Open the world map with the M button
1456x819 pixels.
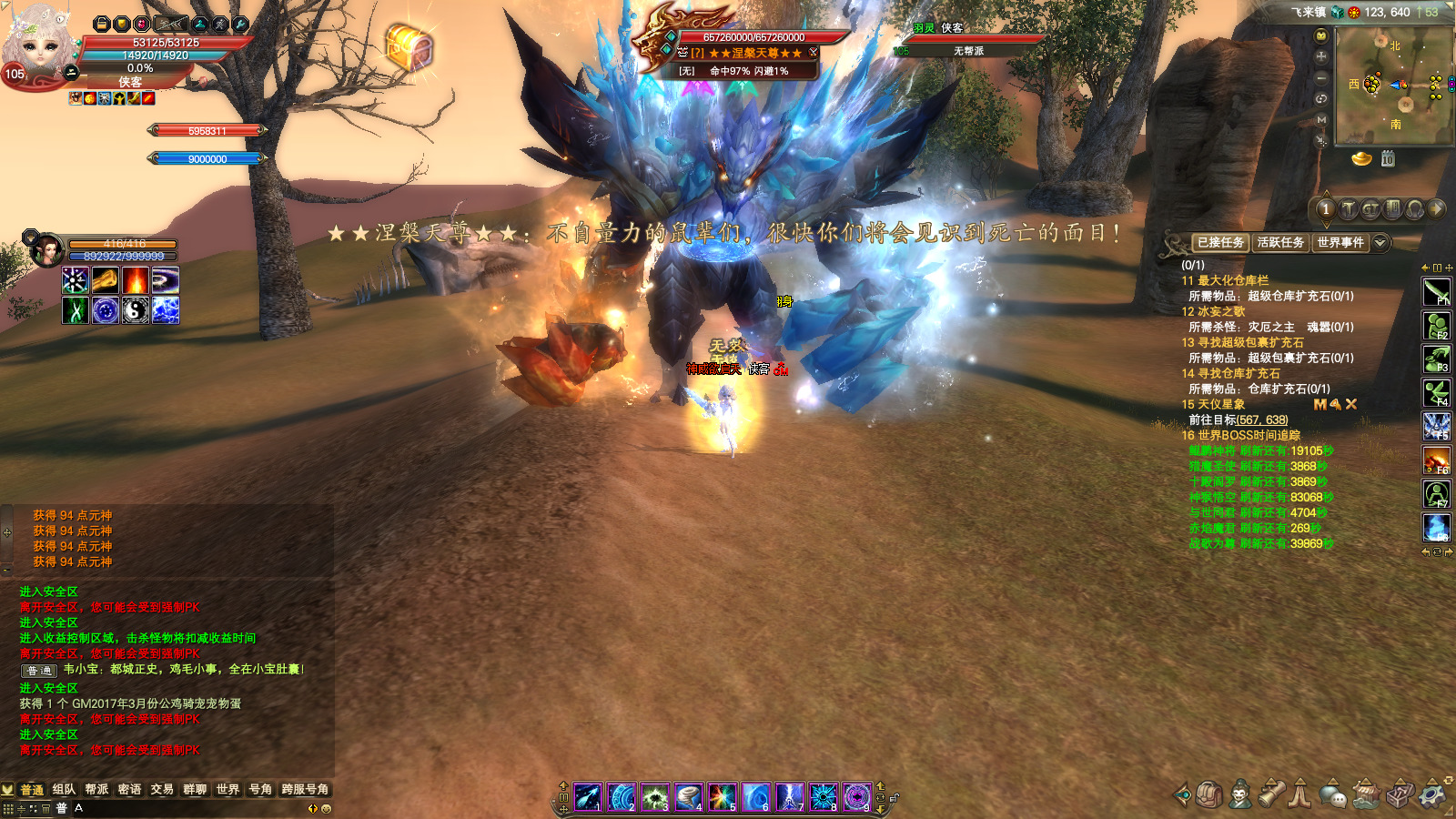tap(1321, 120)
